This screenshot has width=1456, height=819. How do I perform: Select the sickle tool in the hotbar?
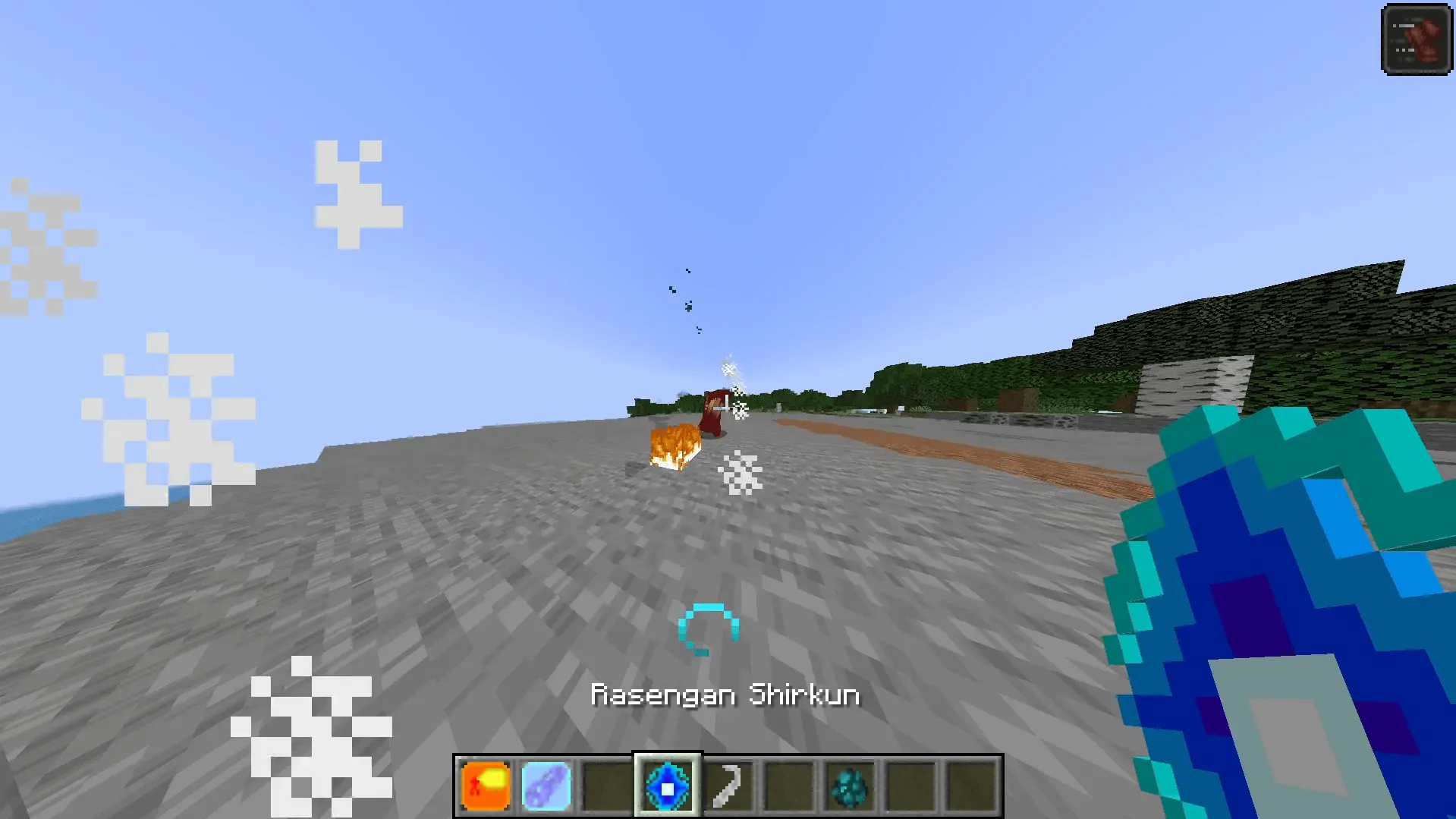tap(728, 785)
